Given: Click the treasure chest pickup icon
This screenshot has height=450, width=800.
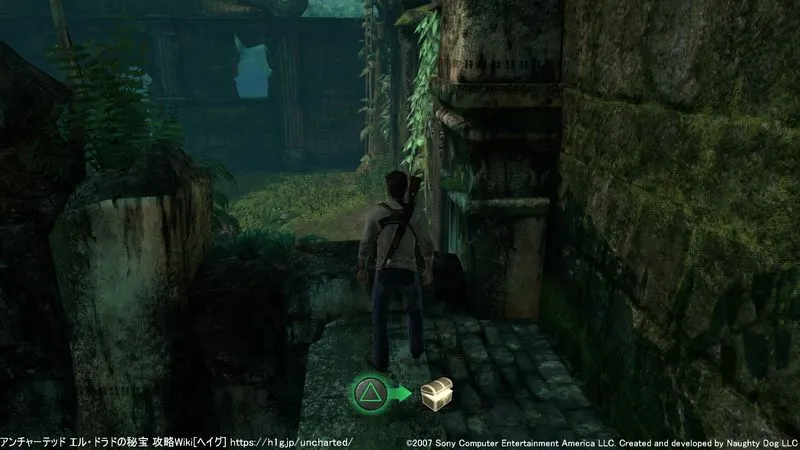Looking at the screenshot, I should (435, 393).
